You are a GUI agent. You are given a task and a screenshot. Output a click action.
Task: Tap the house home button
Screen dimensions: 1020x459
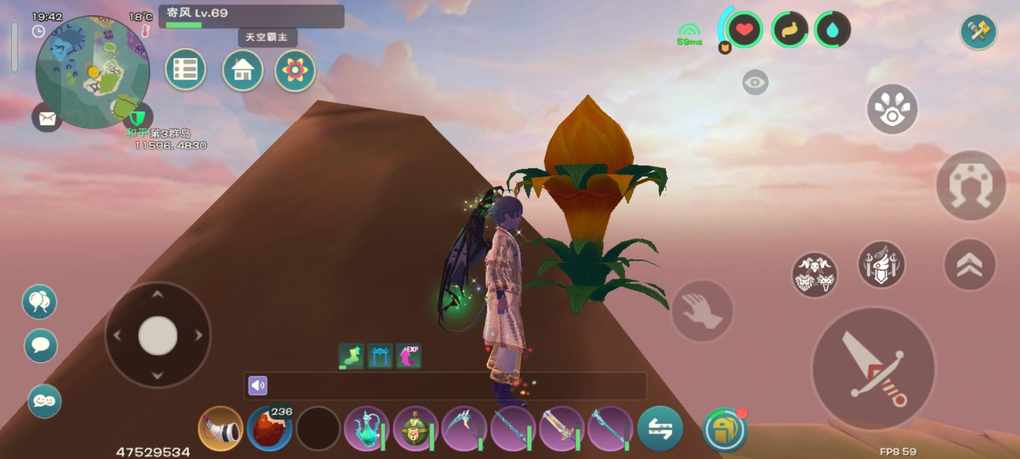click(x=242, y=70)
